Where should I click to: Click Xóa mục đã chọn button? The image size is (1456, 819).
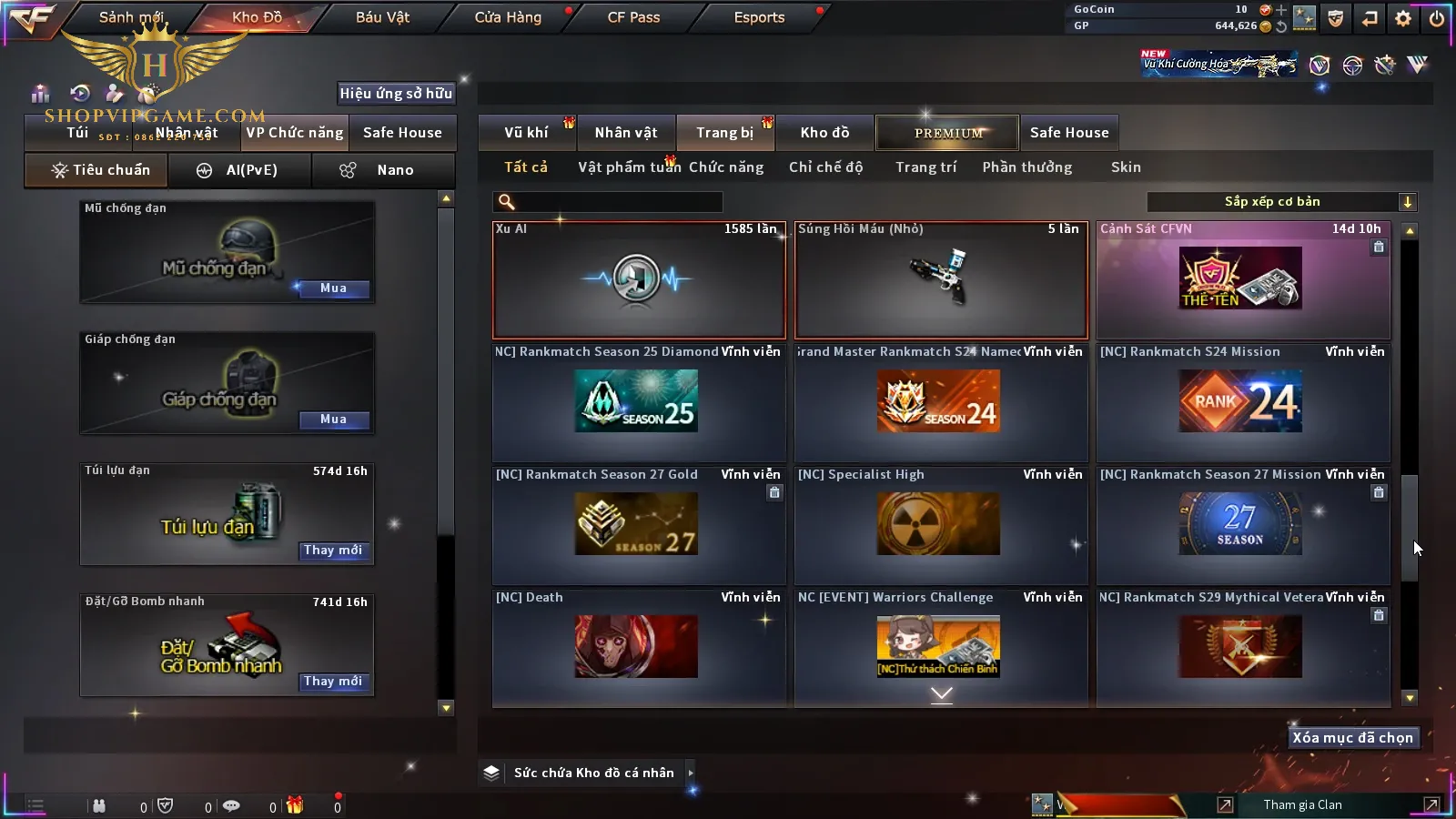(x=1352, y=738)
